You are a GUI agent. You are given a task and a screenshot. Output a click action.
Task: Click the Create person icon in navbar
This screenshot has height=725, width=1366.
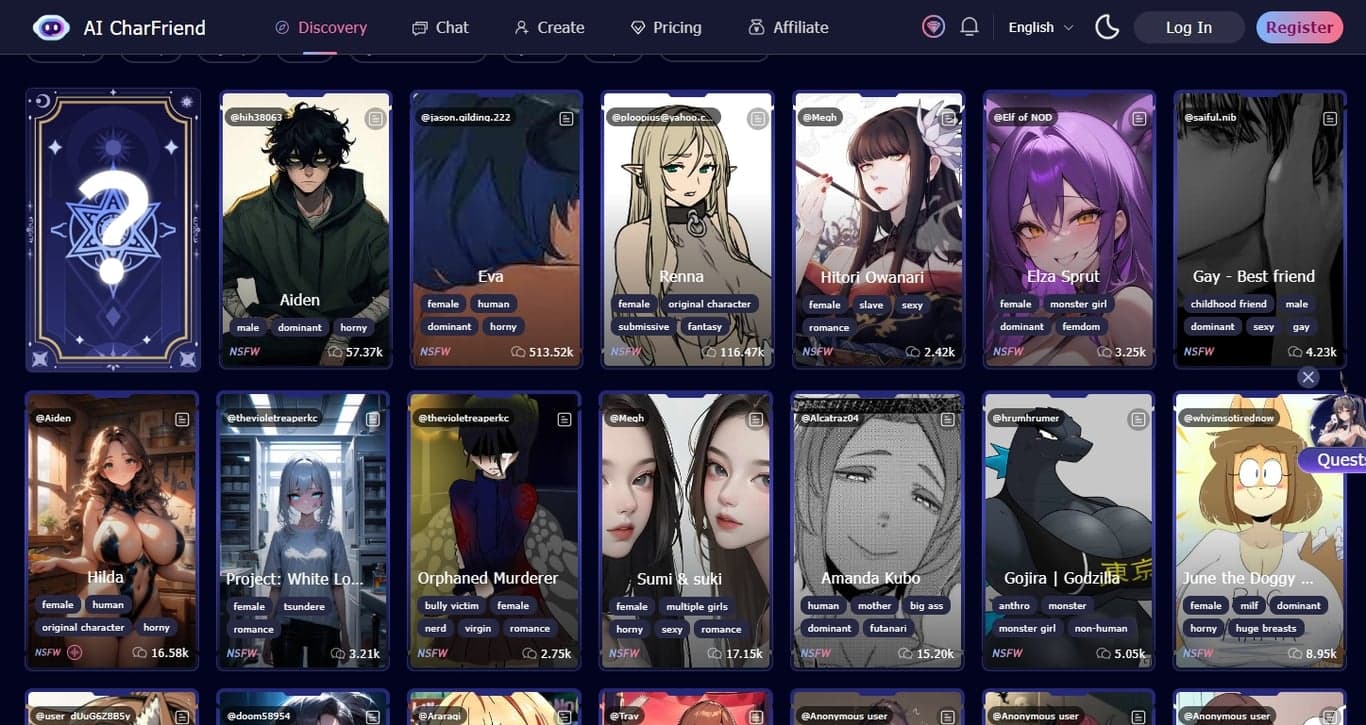point(519,28)
